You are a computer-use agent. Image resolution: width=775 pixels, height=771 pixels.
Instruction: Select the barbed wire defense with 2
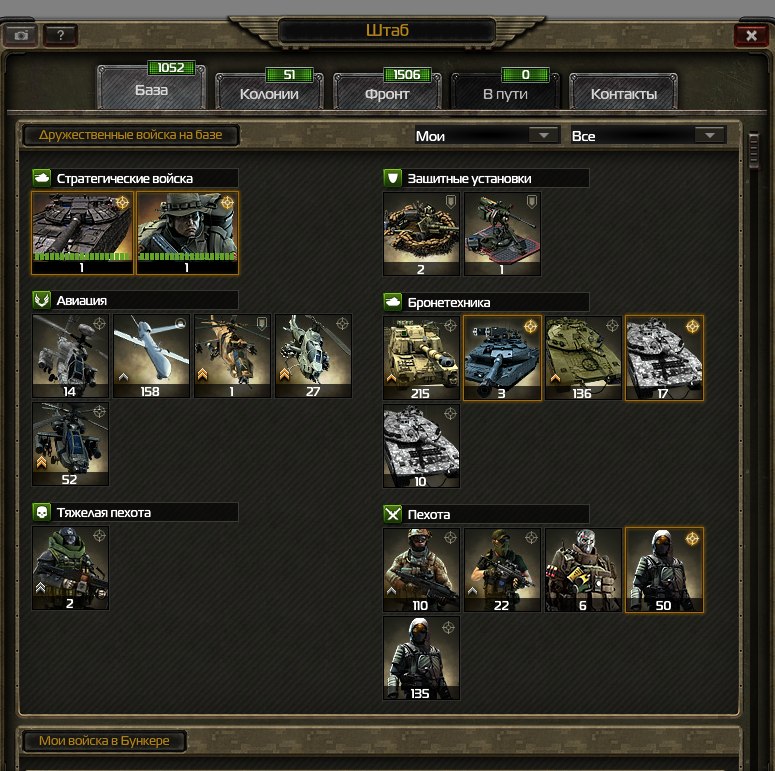point(421,233)
